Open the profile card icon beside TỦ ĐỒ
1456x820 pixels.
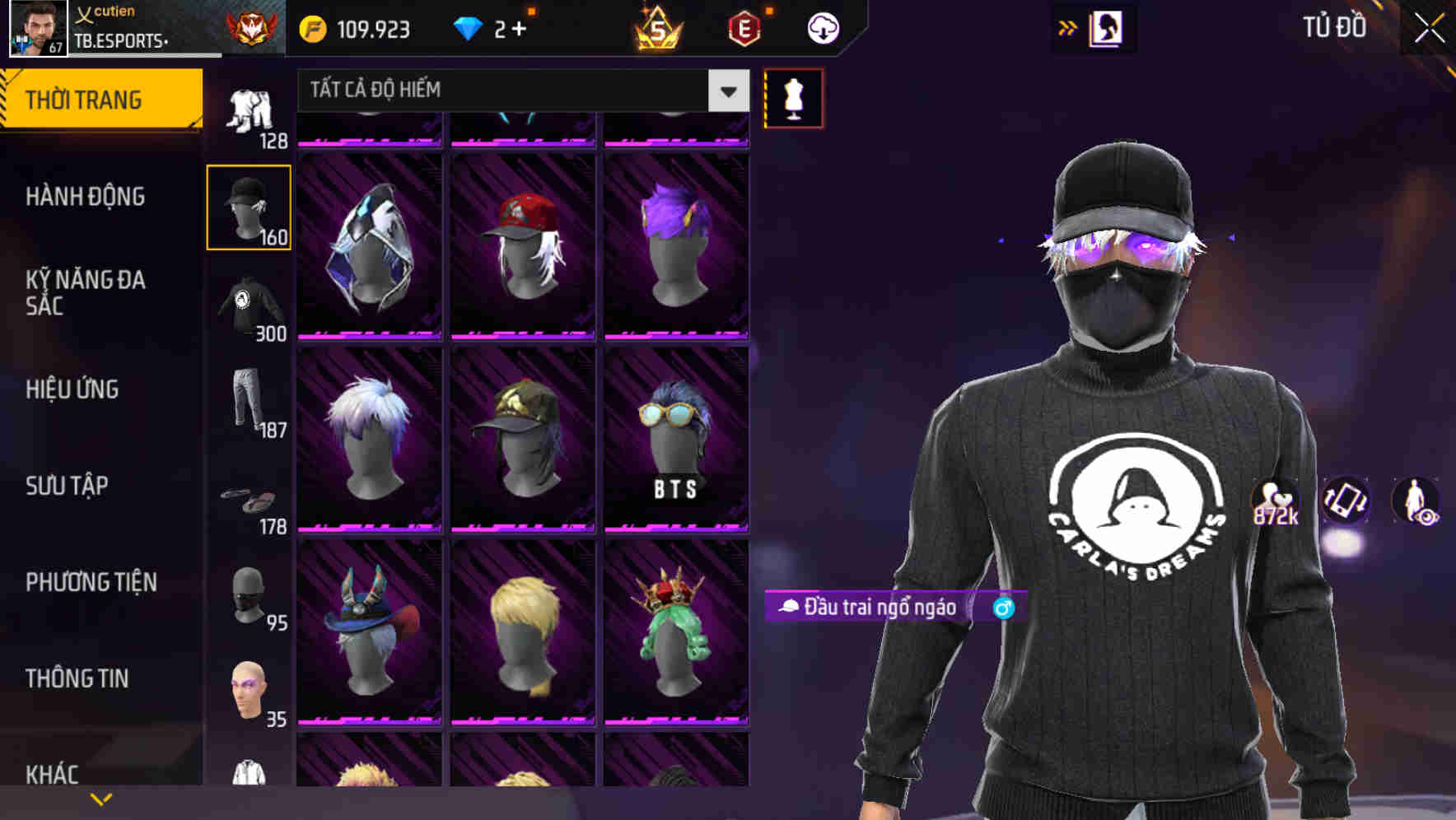[x=1104, y=27]
